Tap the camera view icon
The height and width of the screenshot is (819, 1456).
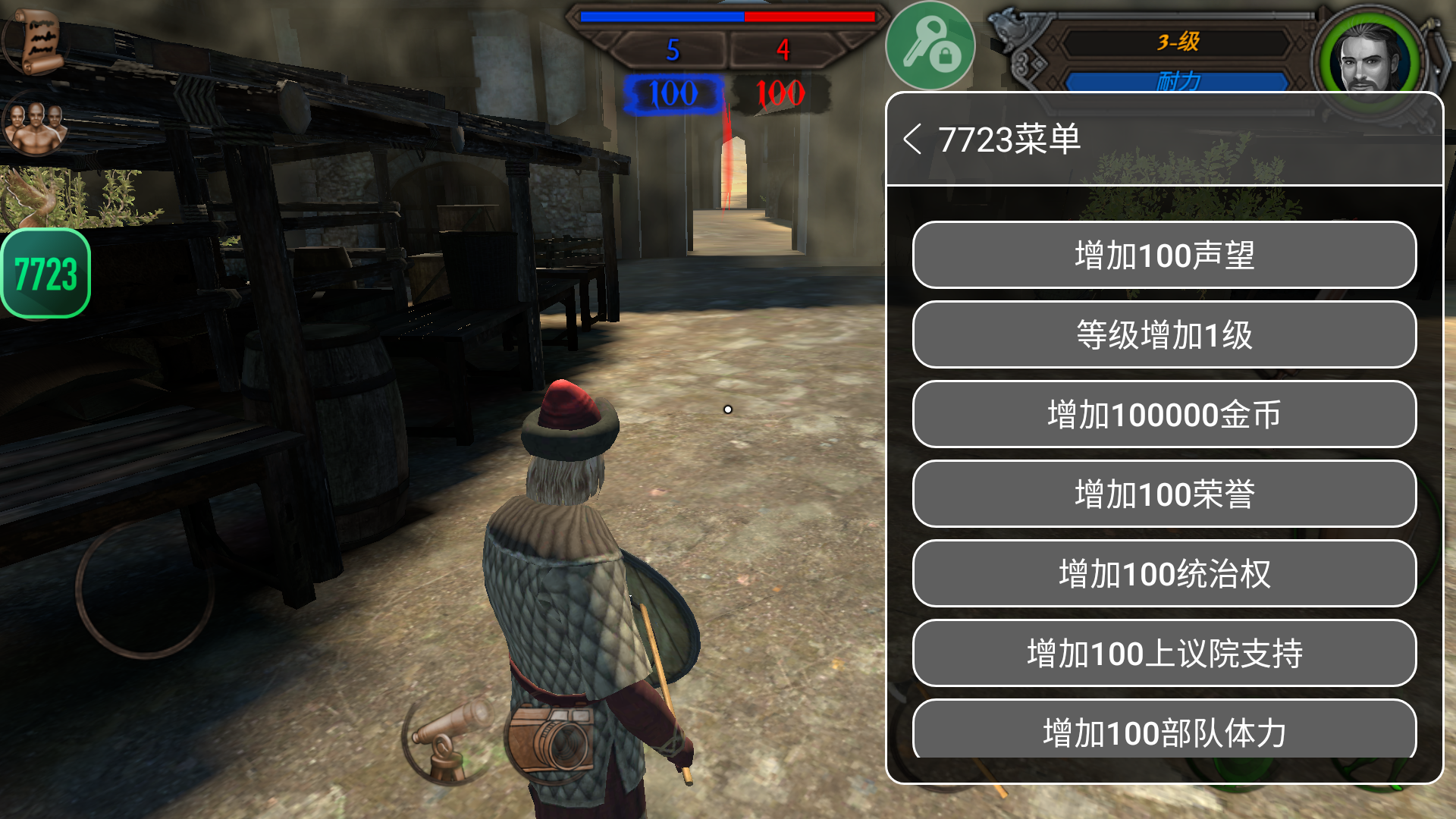click(551, 739)
